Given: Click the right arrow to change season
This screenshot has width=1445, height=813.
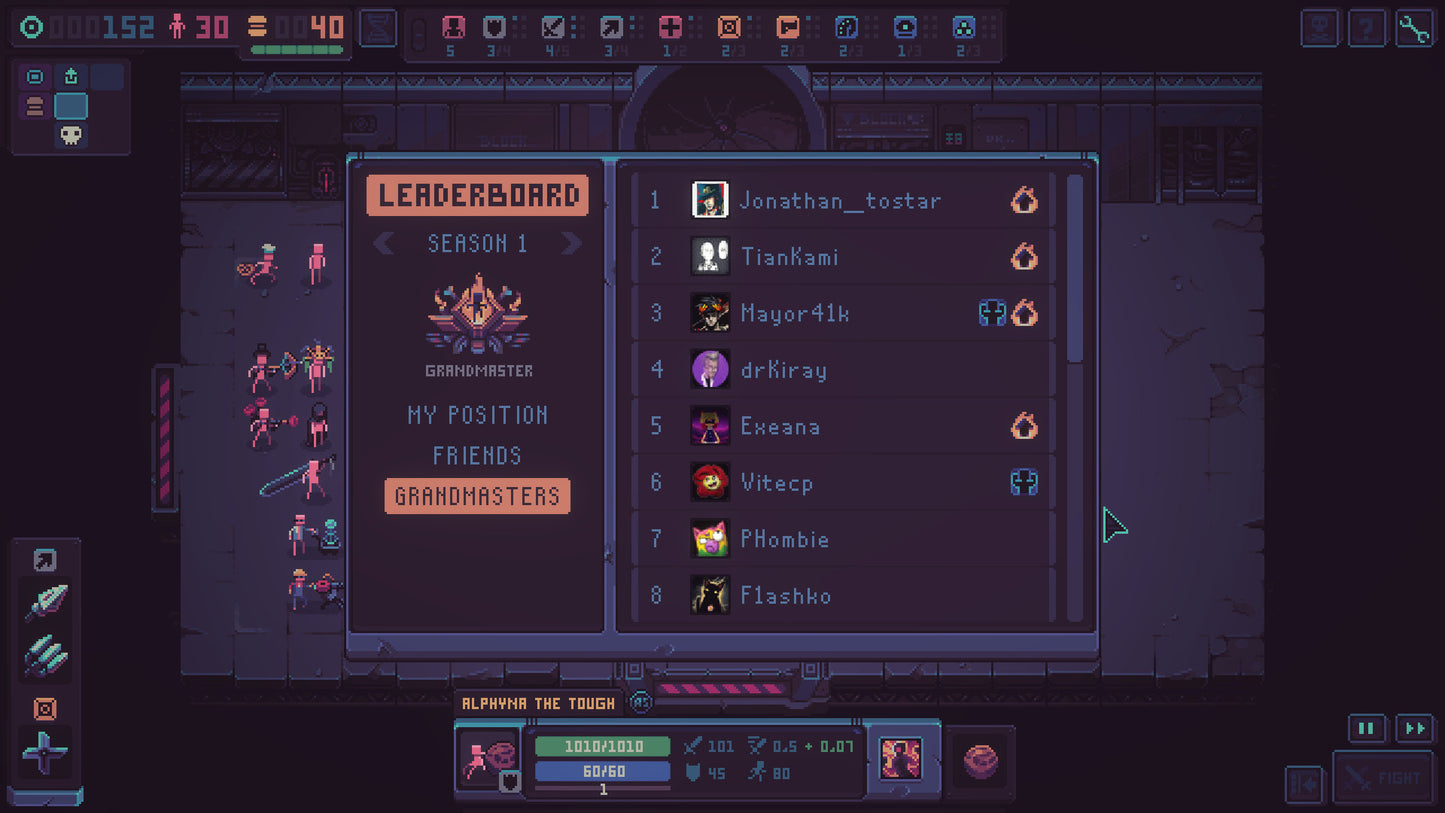Looking at the screenshot, I should point(571,242).
